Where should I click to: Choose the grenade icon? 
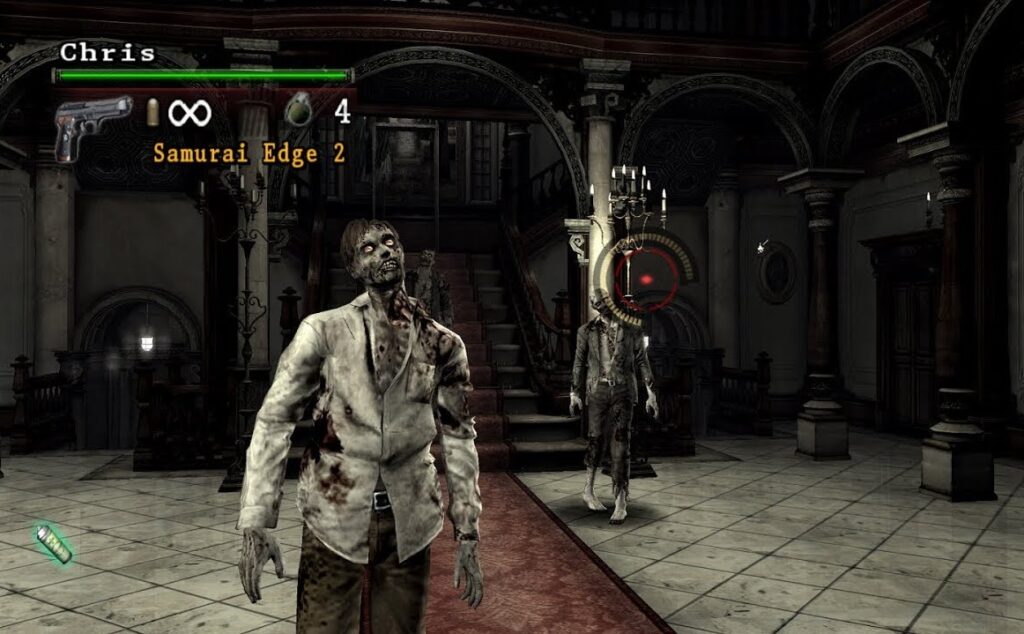[298, 109]
